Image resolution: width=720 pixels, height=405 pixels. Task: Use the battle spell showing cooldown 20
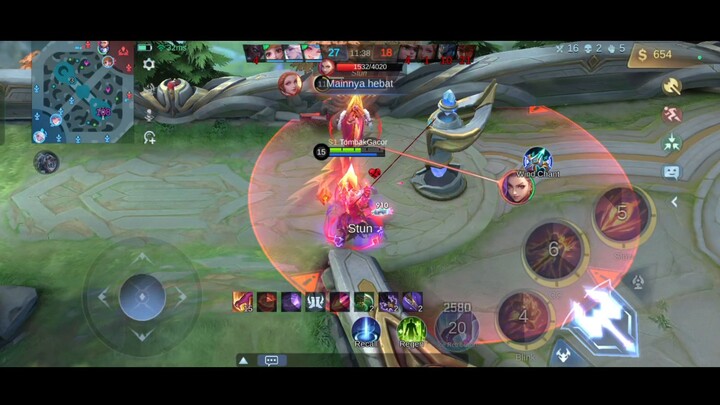(x=457, y=327)
